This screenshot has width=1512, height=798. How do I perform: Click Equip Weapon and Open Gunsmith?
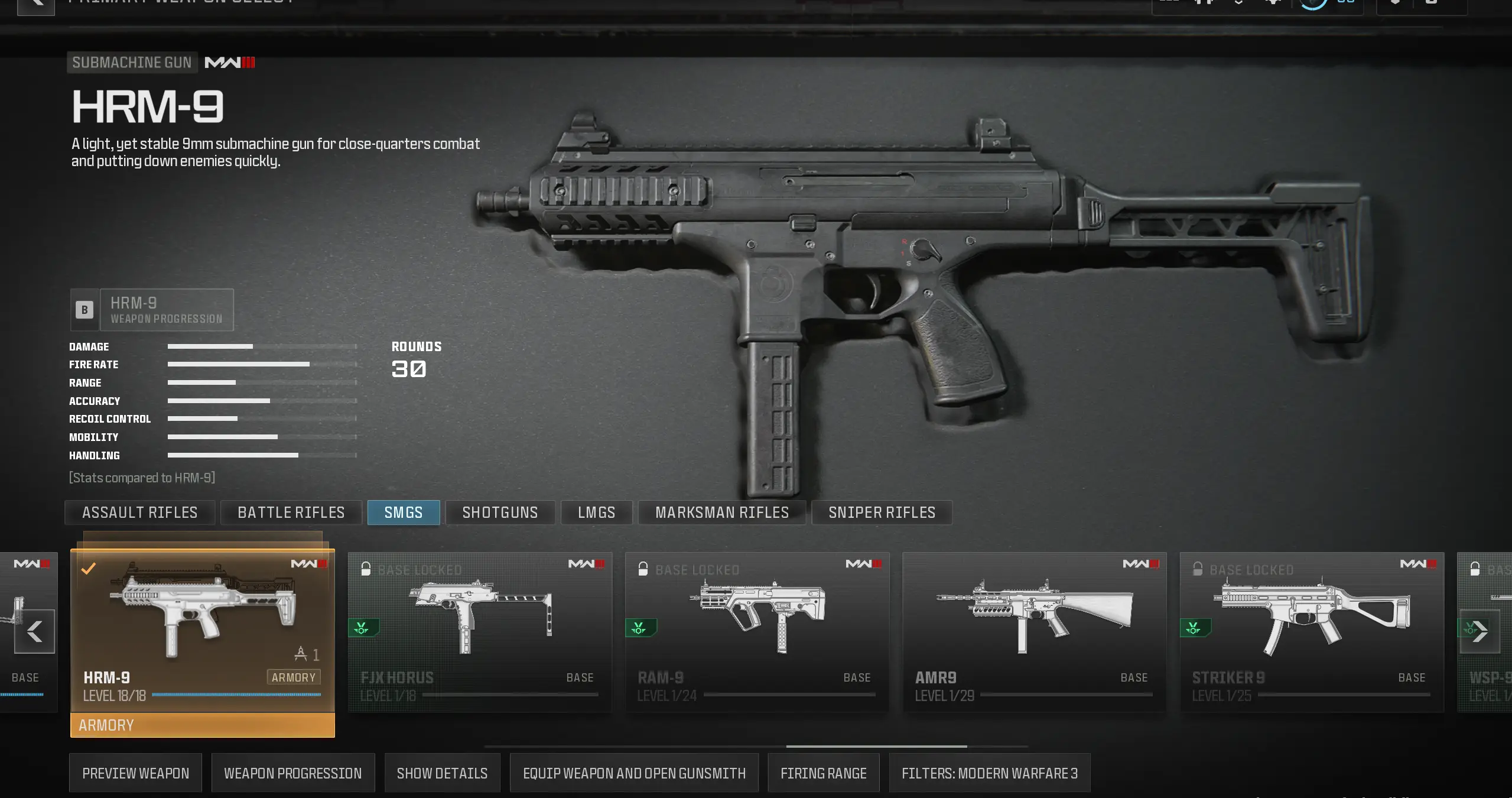point(633,773)
